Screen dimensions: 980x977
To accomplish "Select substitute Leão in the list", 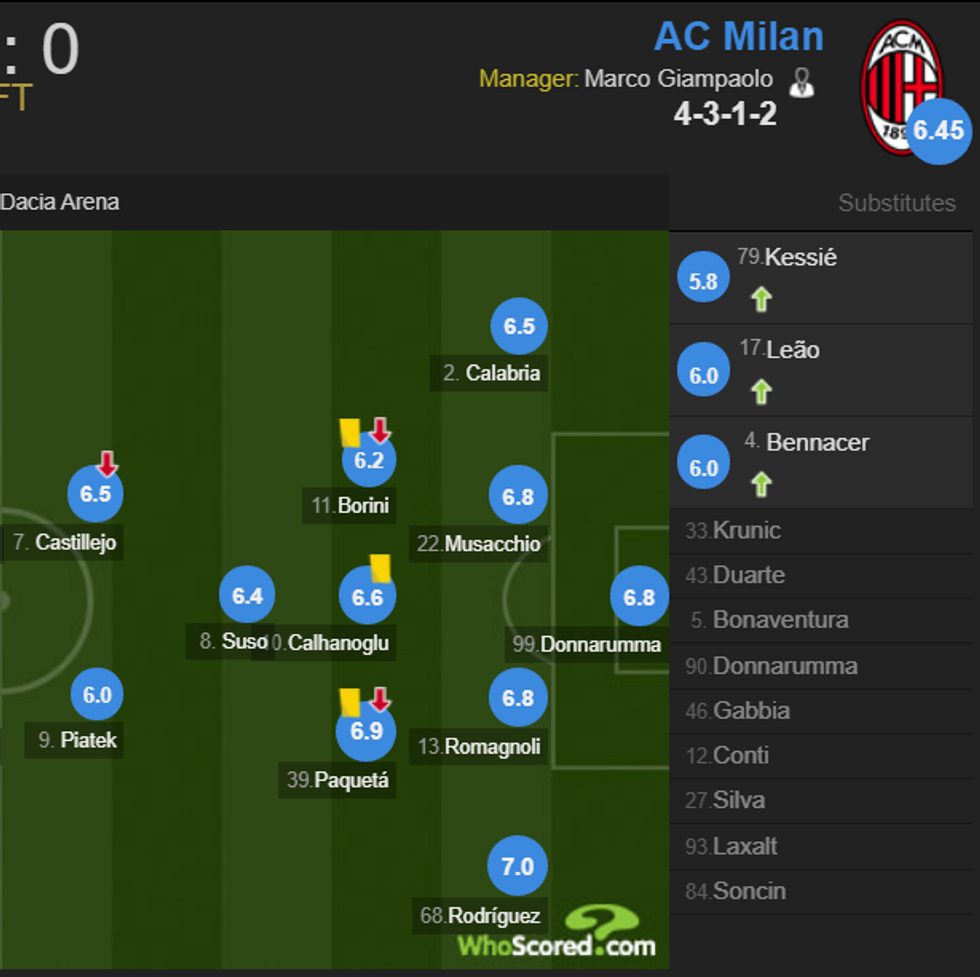I will [792, 350].
